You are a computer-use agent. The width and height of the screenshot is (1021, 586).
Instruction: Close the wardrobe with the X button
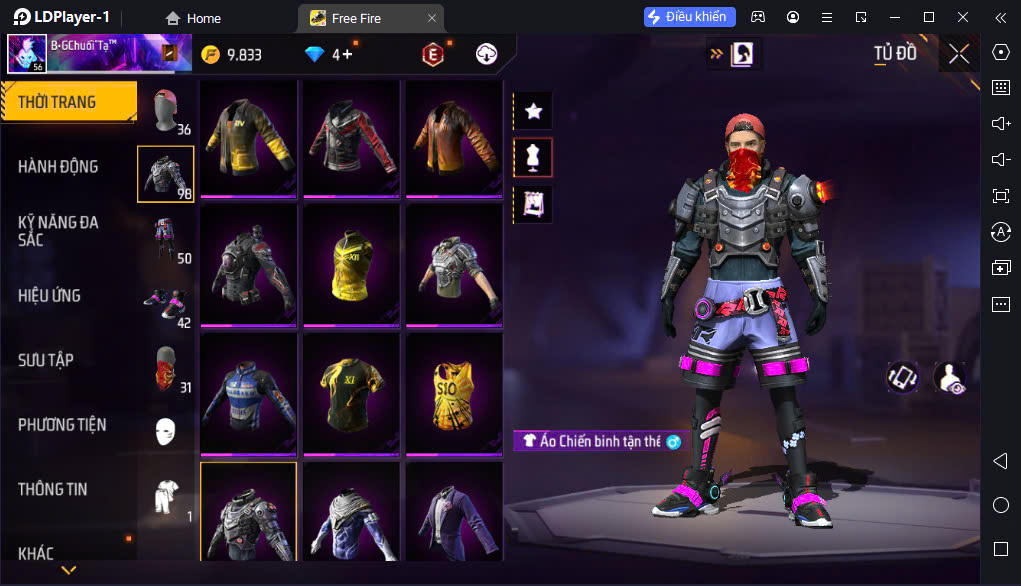coord(959,54)
